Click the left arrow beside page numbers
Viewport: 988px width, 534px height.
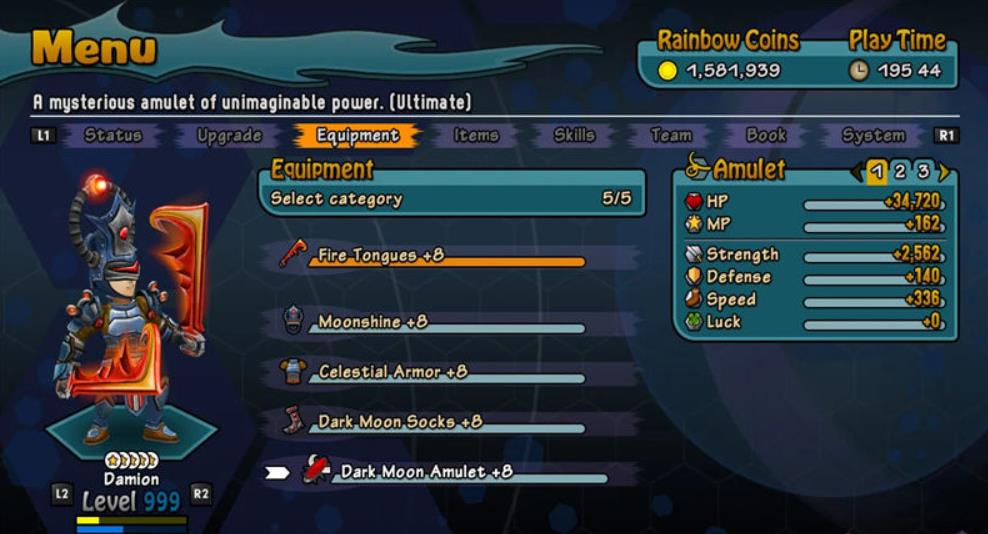tap(857, 171)
